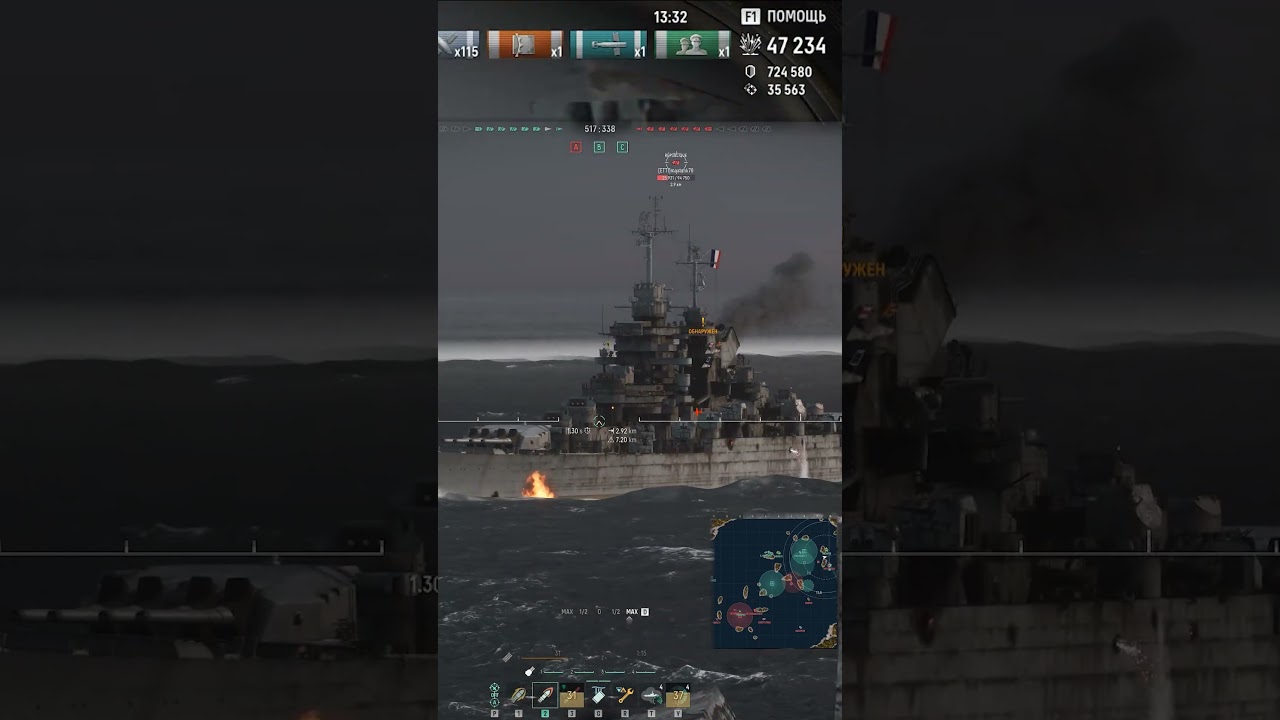Activate the Damage Control Party consumable
This screenshot has width=1280, height=720.
click(x=598, y=695)
